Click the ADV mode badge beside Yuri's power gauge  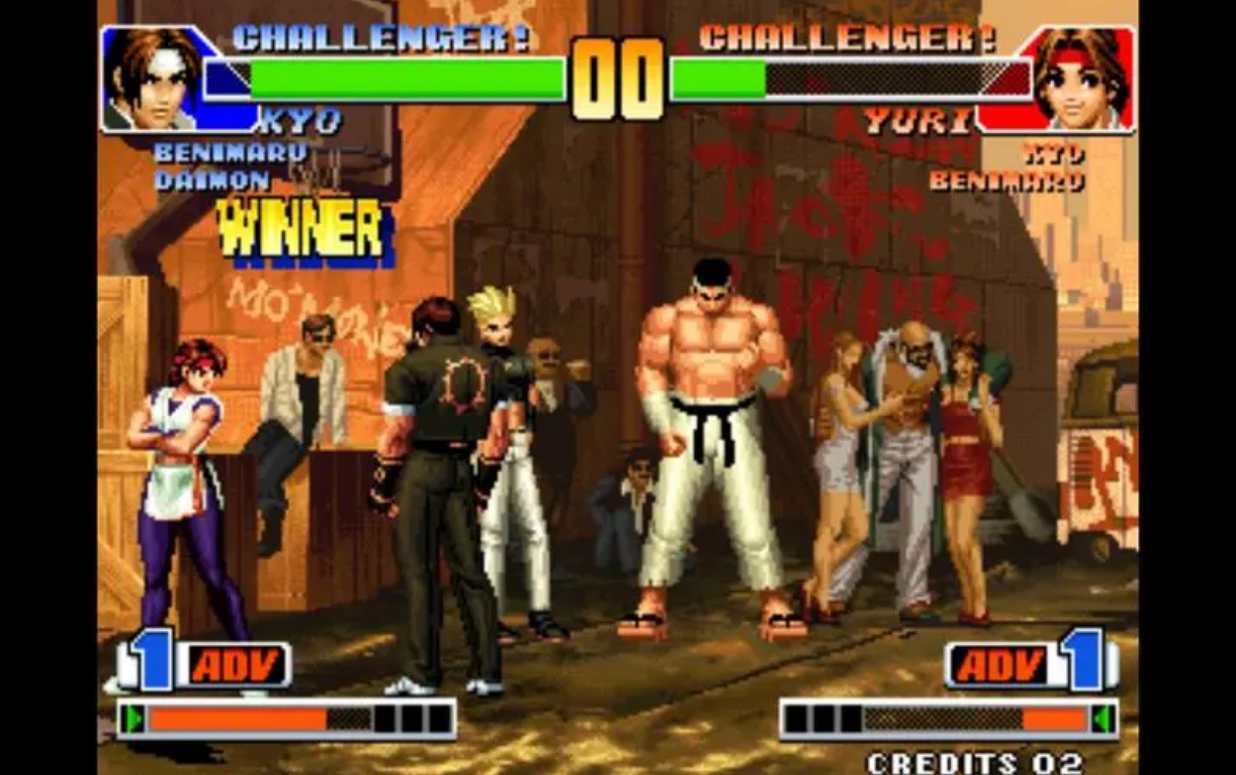pyautogui.click(x=999, y=665)
